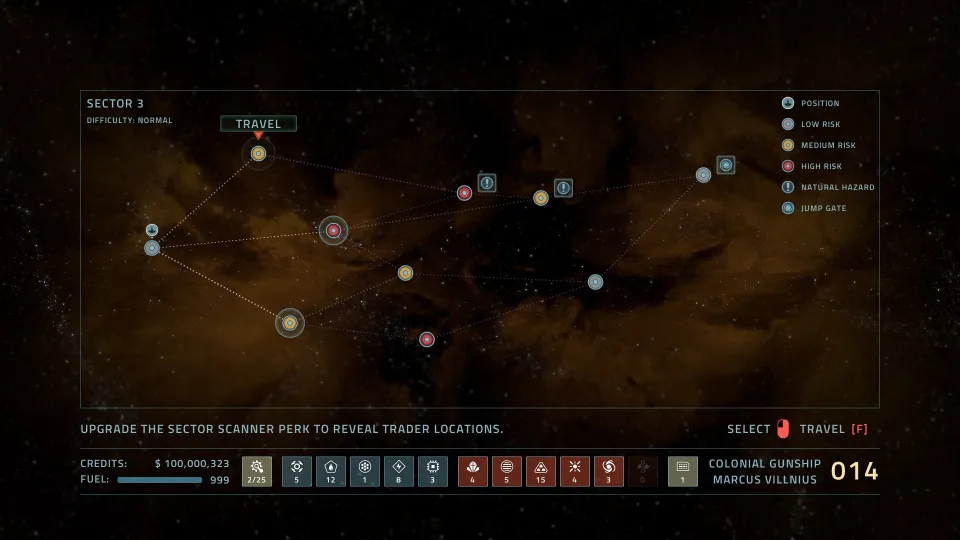Pick the low risk node next to the jump gate
Image resolution: width=960 pixels, height=540 pixels.
coord(704,175)
